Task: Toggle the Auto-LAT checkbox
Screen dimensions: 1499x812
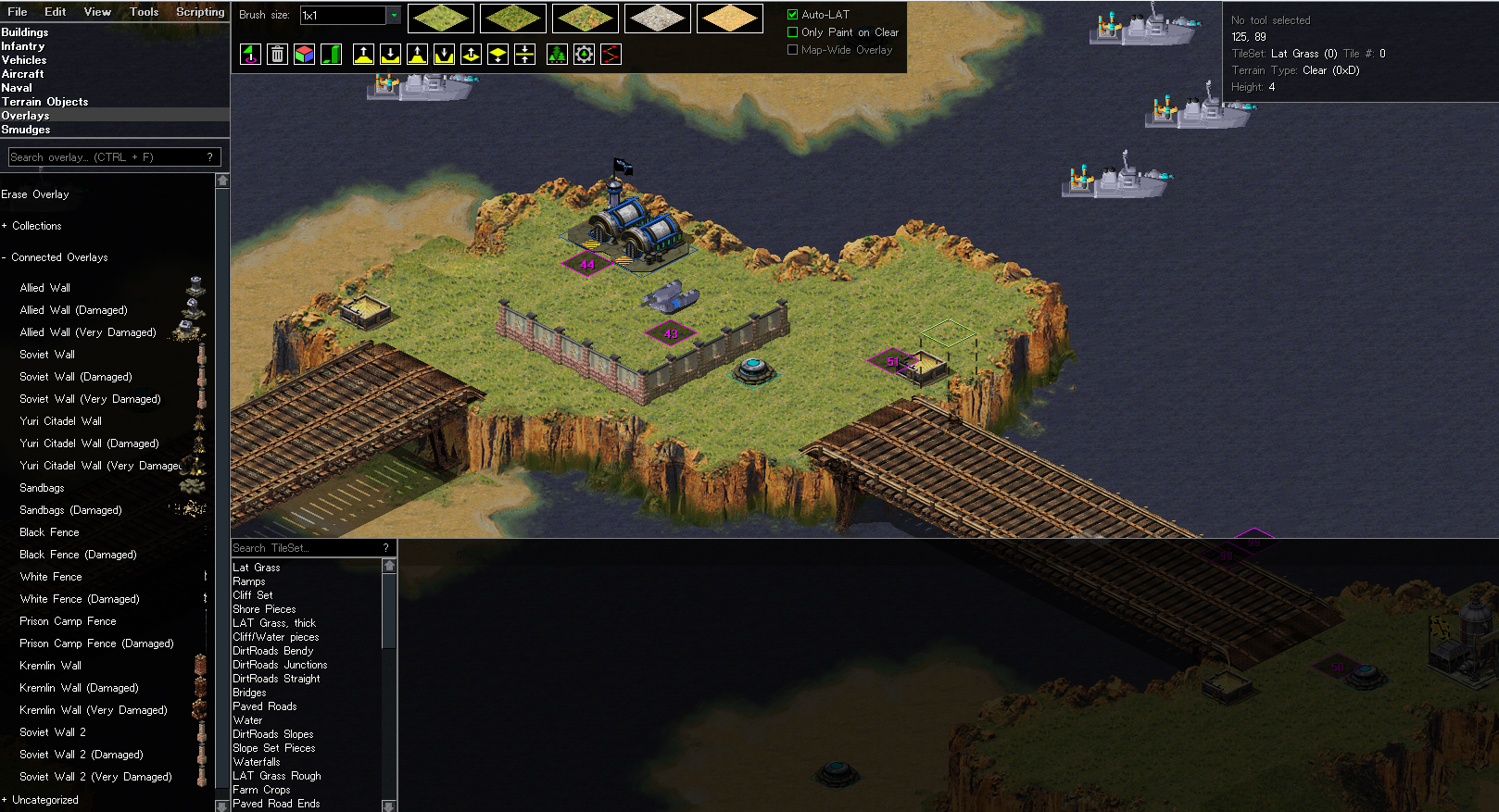Action: click(793, 15)
